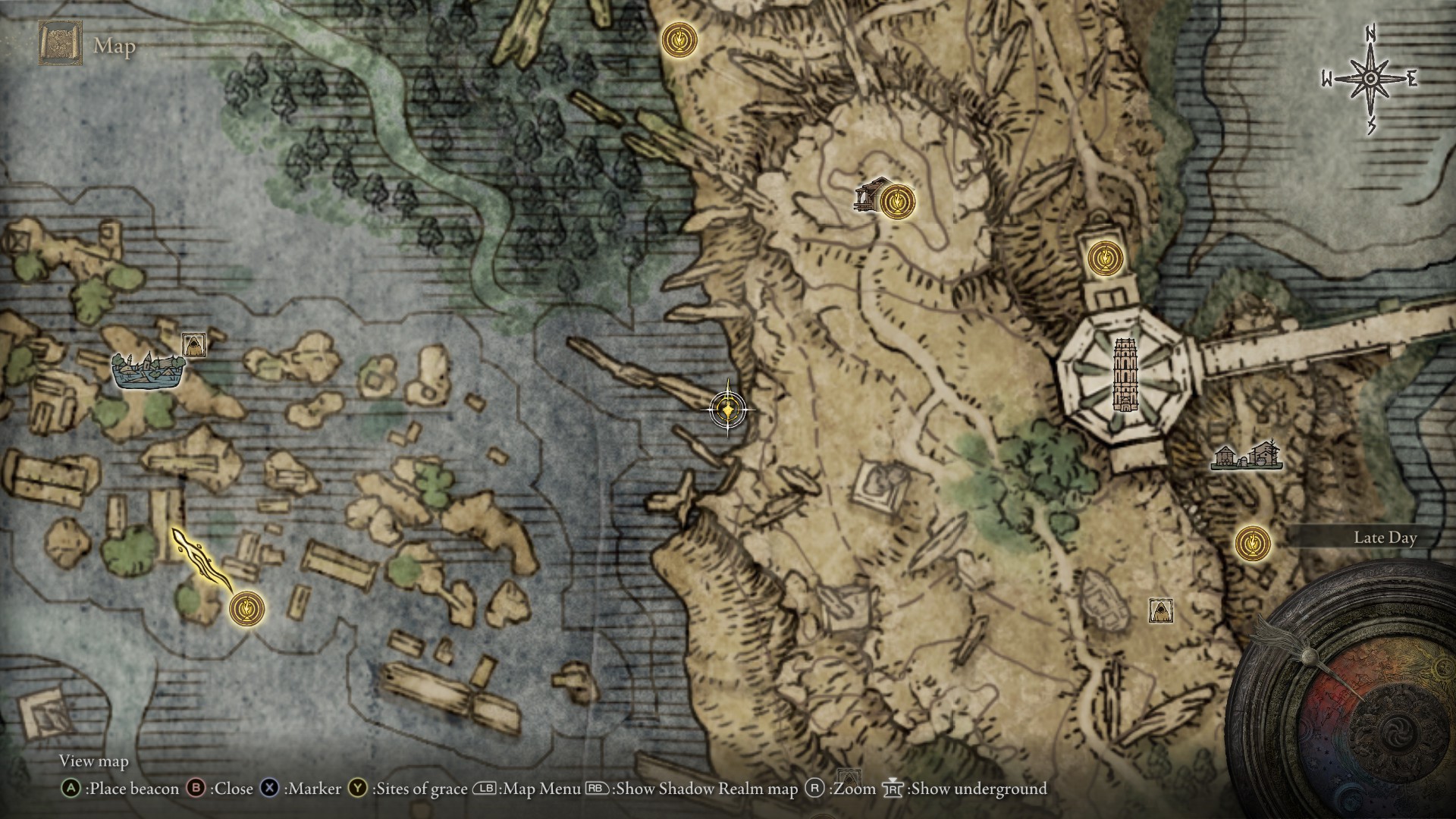
Task: Select the site of grace beside the shack icon
Action: [x=897, y=202]
